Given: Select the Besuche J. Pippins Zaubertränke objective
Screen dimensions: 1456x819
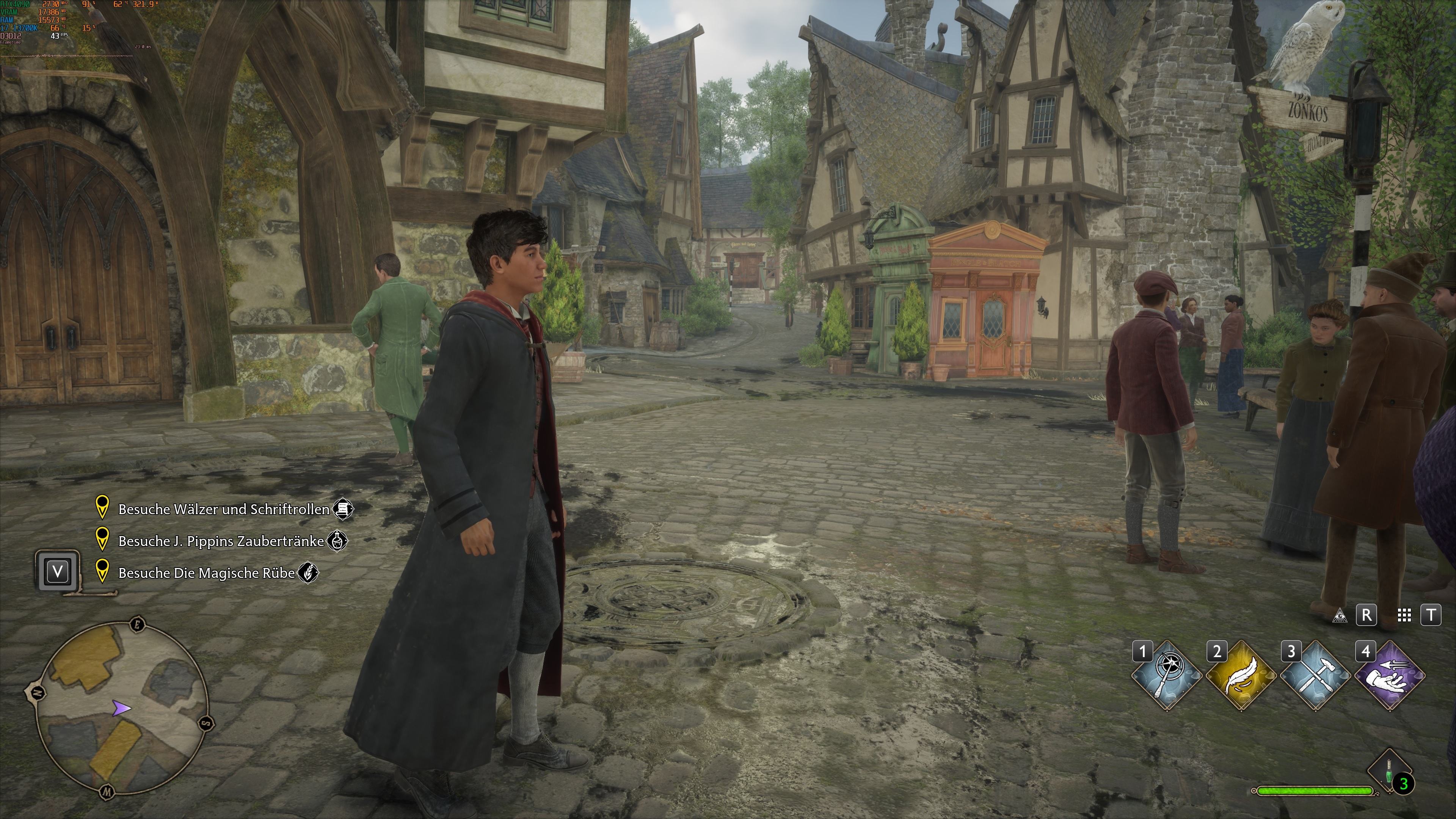Looking at the screenshot, I should click(x=221, y=541).
